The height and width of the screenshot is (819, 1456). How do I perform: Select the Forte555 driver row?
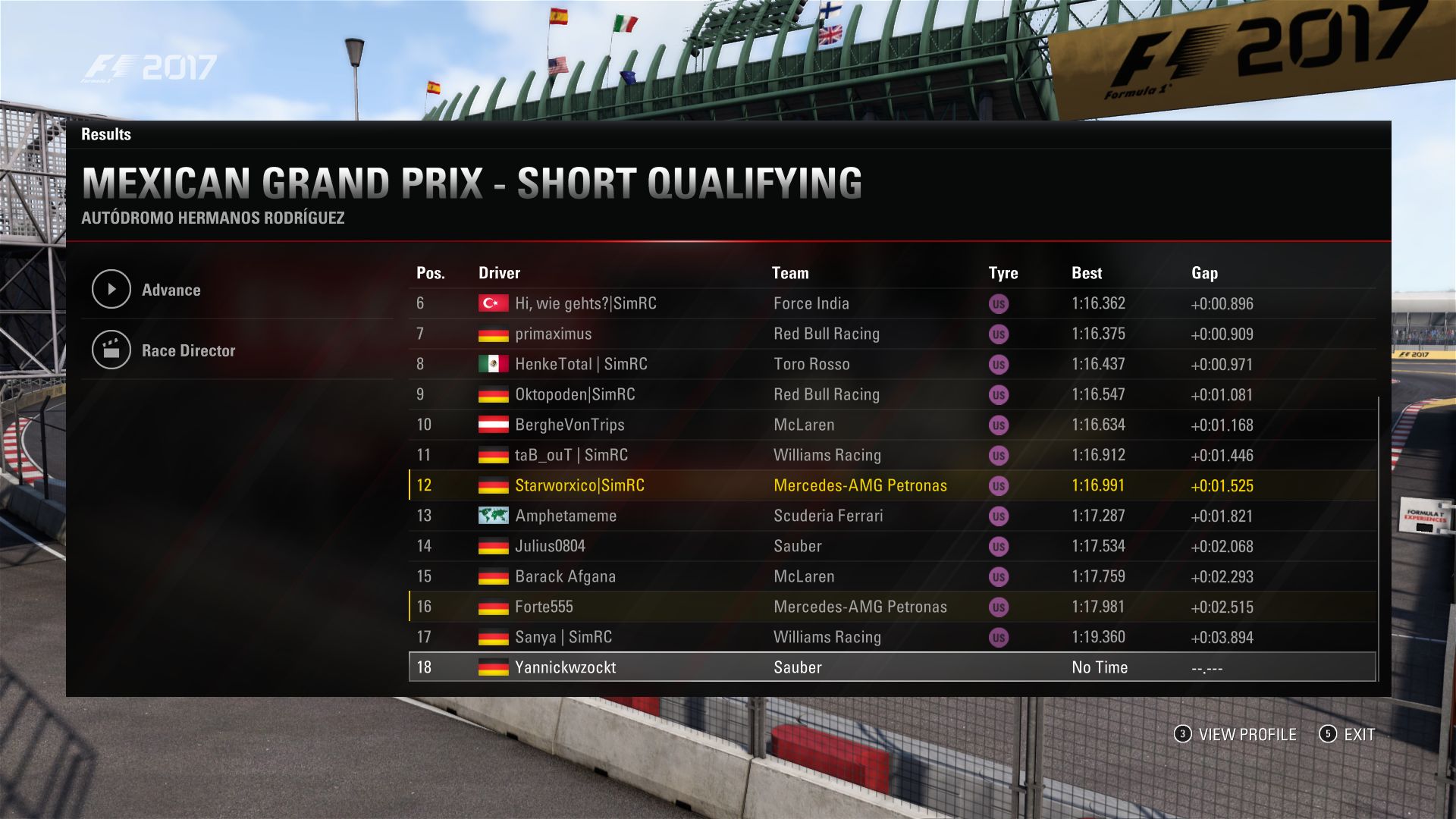pos(544,607)
